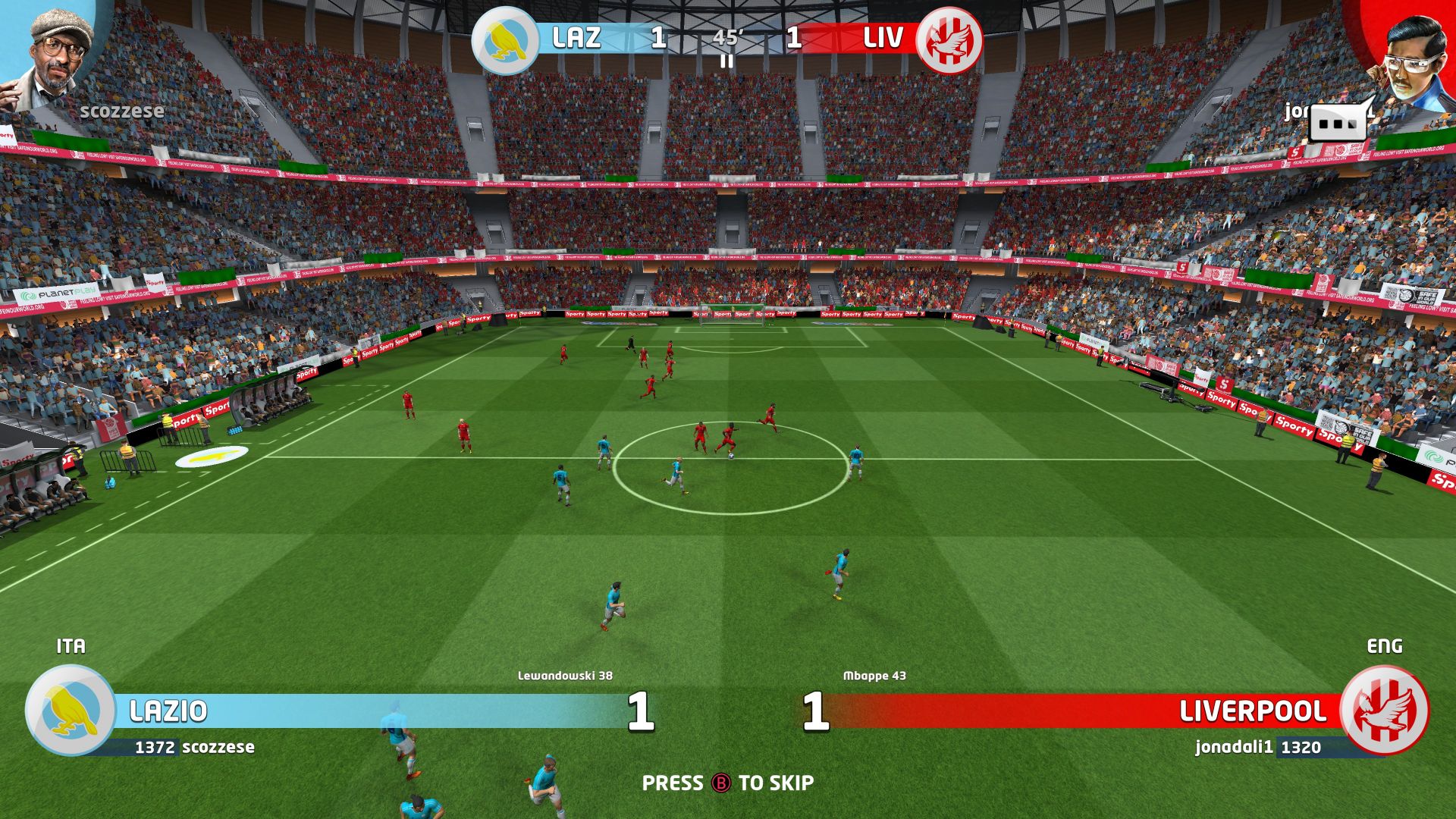Click the Liverpool eagle crest on the top scoreboard
The image size is (1456, 819).
952,39
